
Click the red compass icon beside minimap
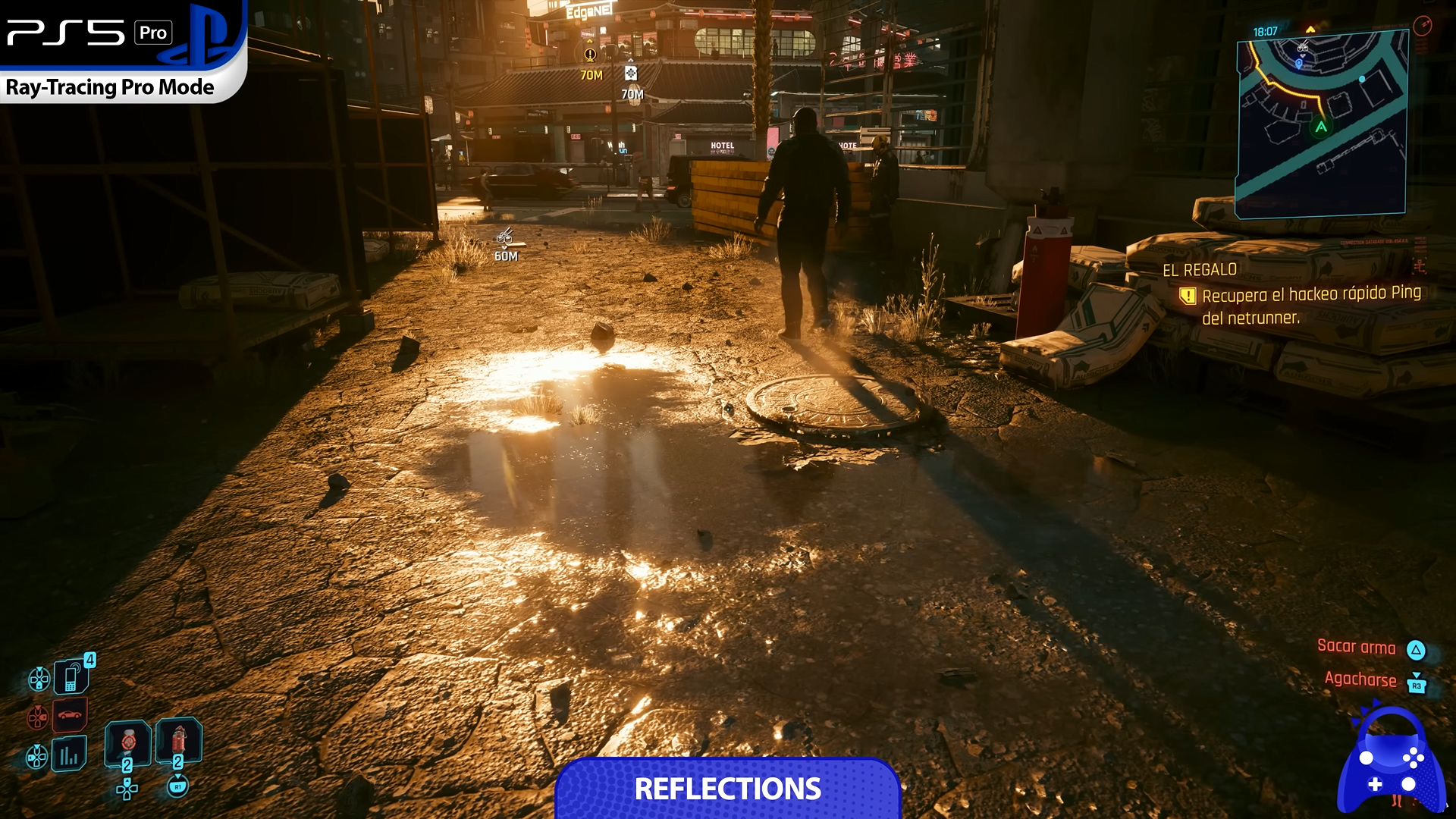point(1422,26)
